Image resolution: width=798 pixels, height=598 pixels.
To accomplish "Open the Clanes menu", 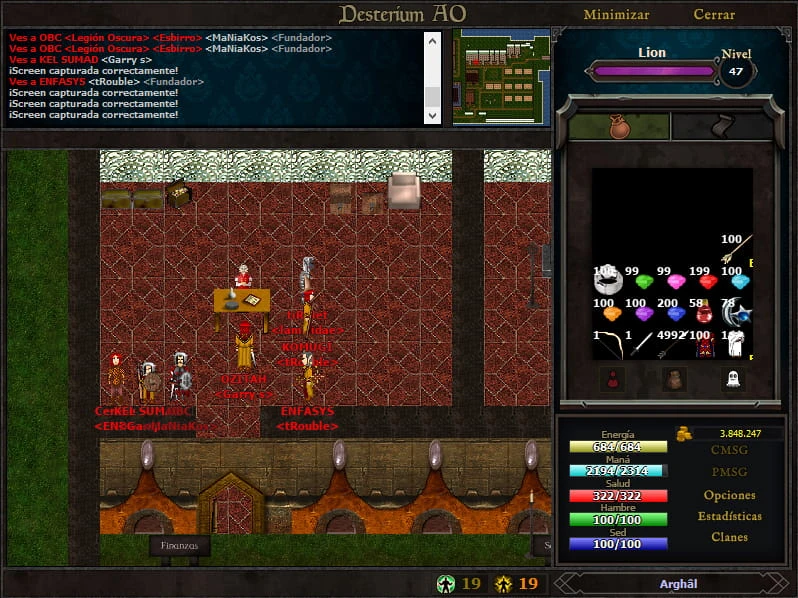I will (x=729, y=537).
